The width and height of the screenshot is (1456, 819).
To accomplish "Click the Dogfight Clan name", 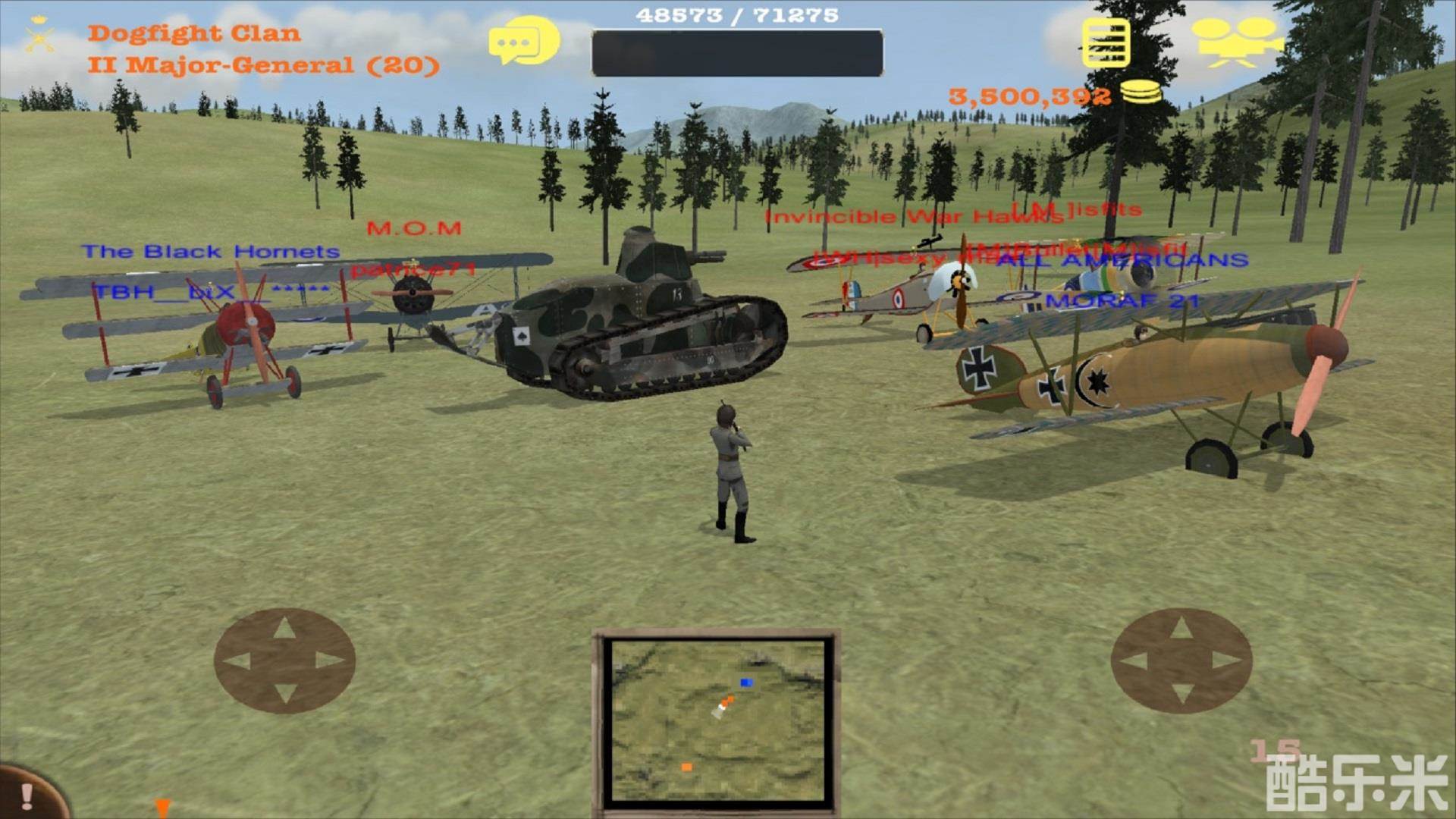I will click(195, 33).
